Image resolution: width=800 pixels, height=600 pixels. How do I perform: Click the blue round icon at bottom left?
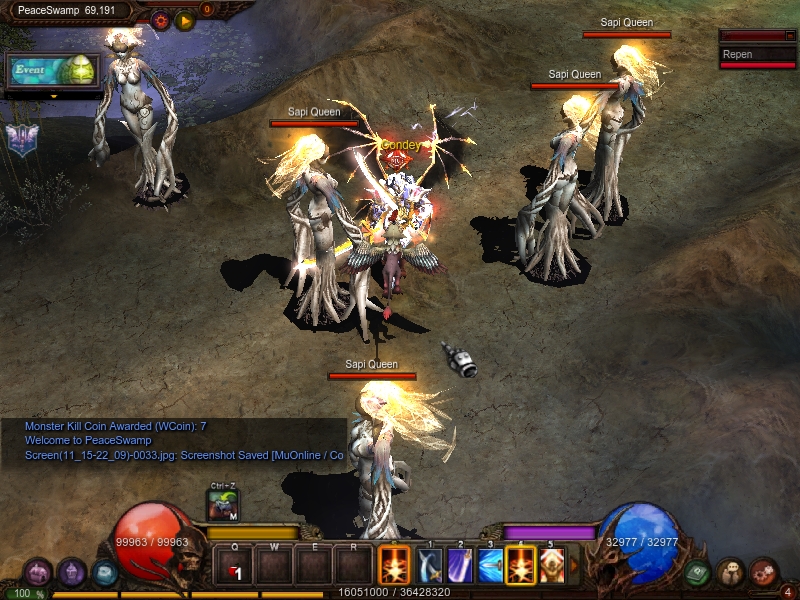click(x=105, y=573)
